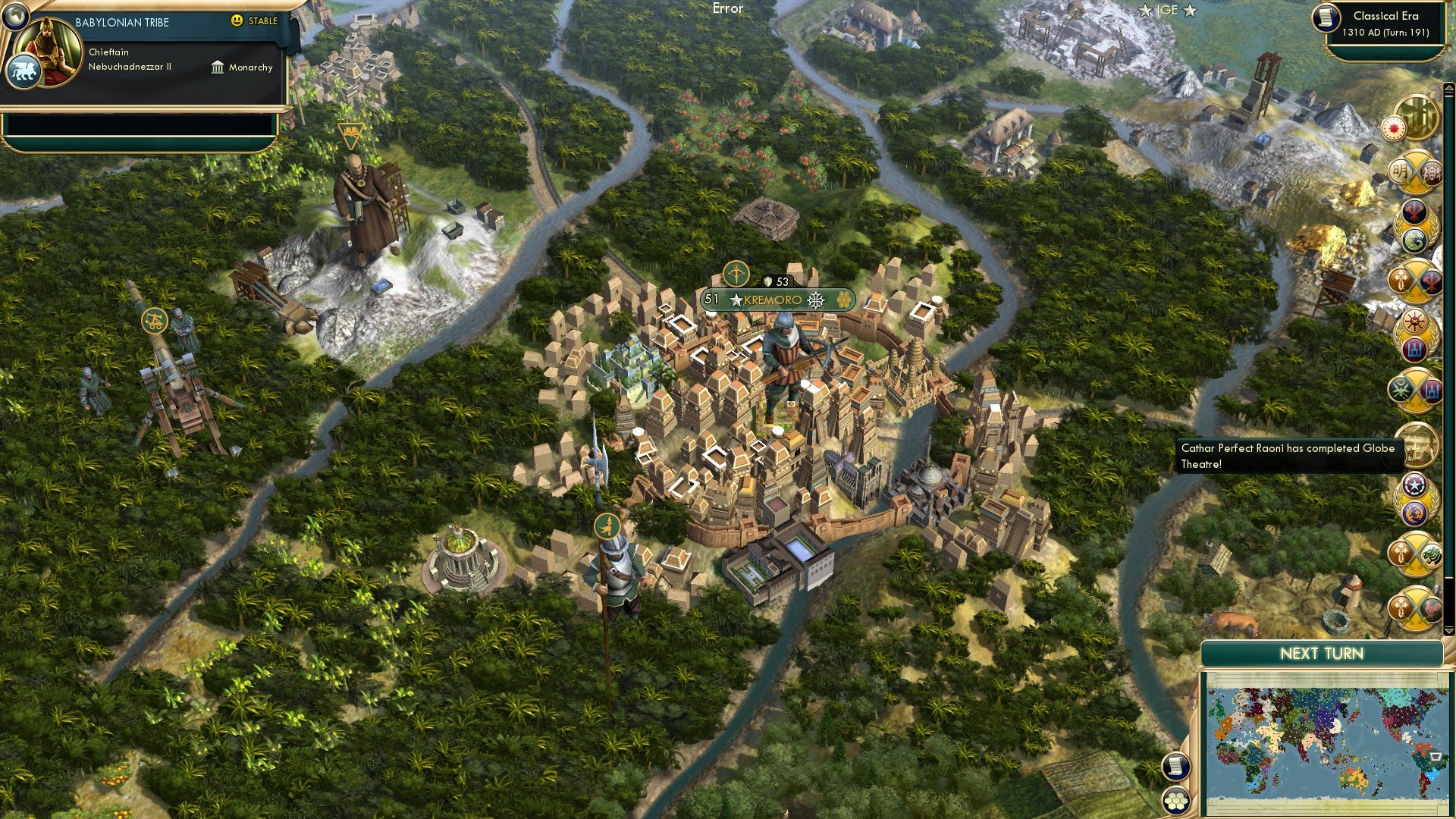The height and width of the screenshot is (819, 1456).
Task: Toggle the notification log scroll icon near minimap
Action: click(1175, 765)
